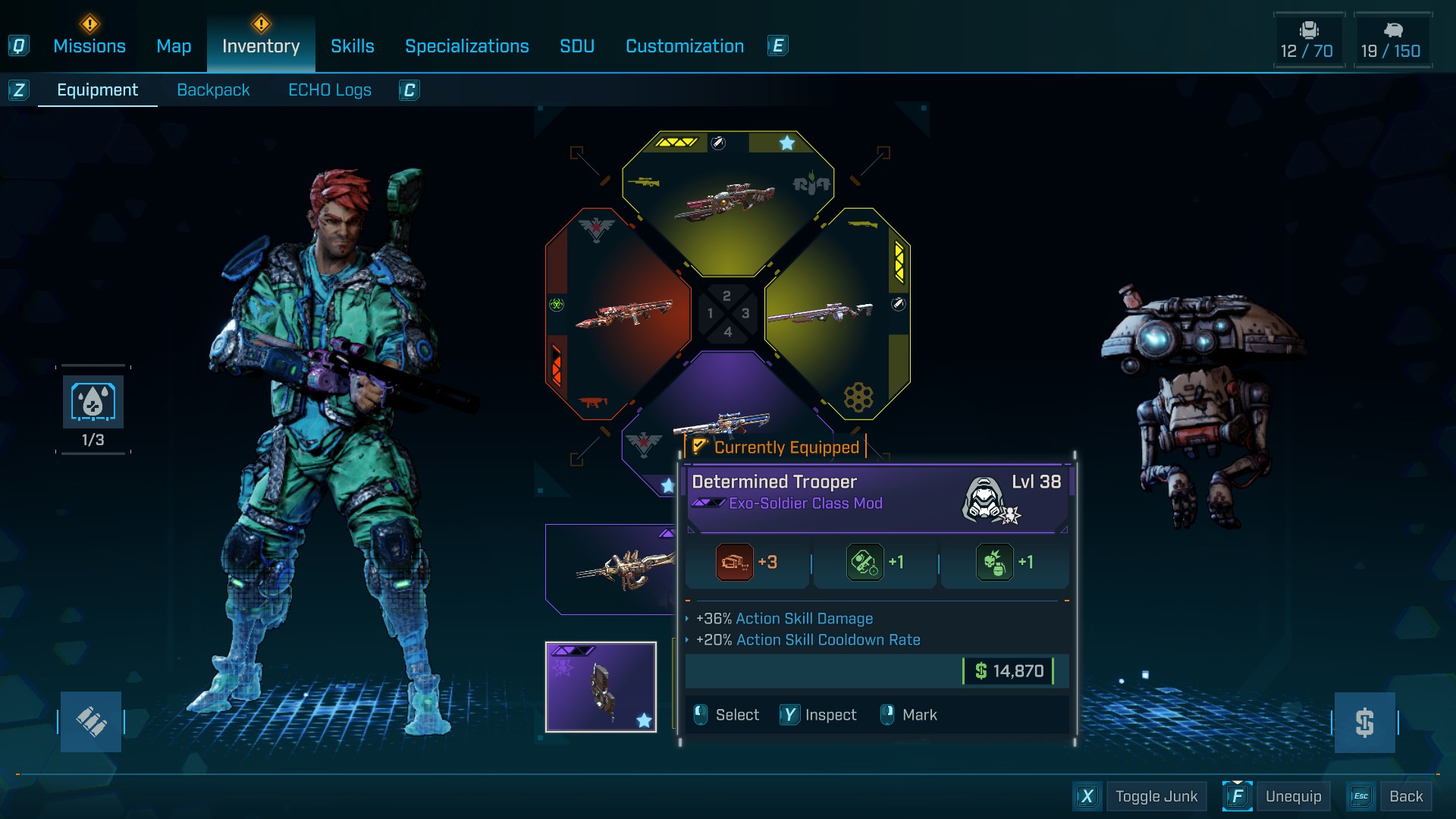Open the Missions tab

89,46
